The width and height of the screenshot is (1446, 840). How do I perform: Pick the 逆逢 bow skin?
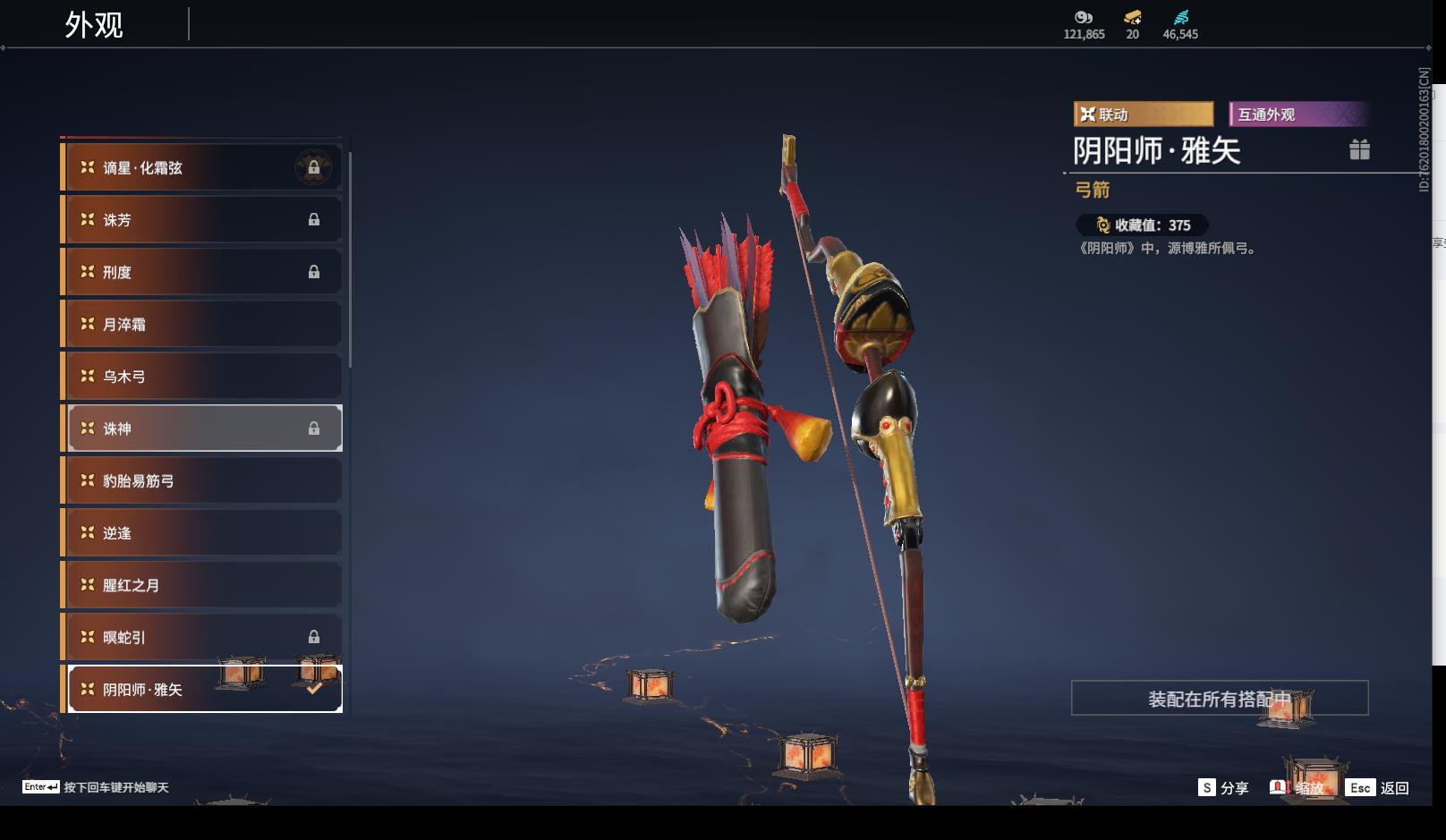point(204,533)
